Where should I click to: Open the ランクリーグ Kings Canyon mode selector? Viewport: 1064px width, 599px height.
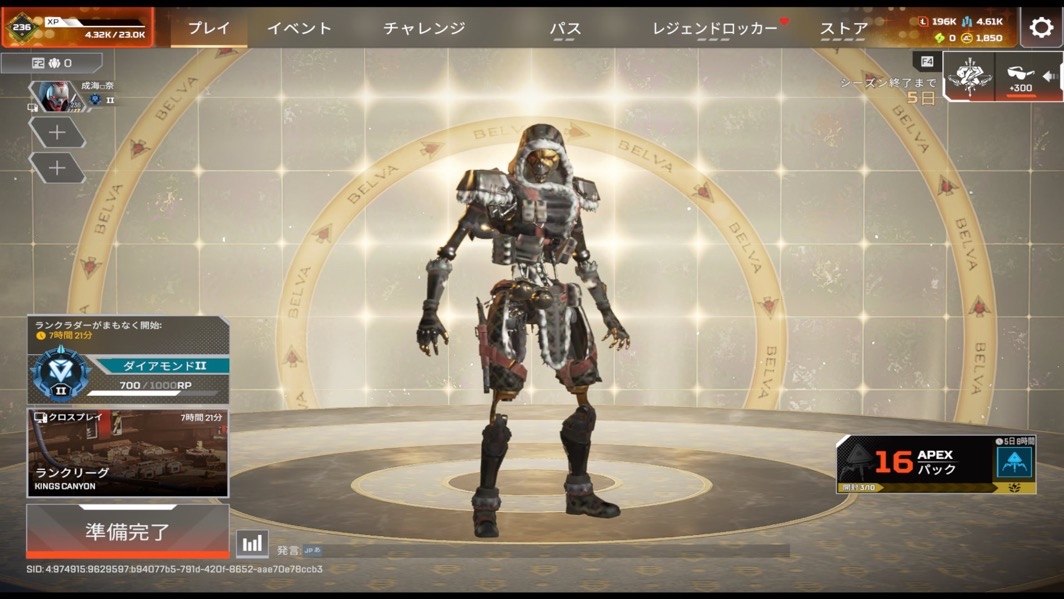tap(127, 453)
